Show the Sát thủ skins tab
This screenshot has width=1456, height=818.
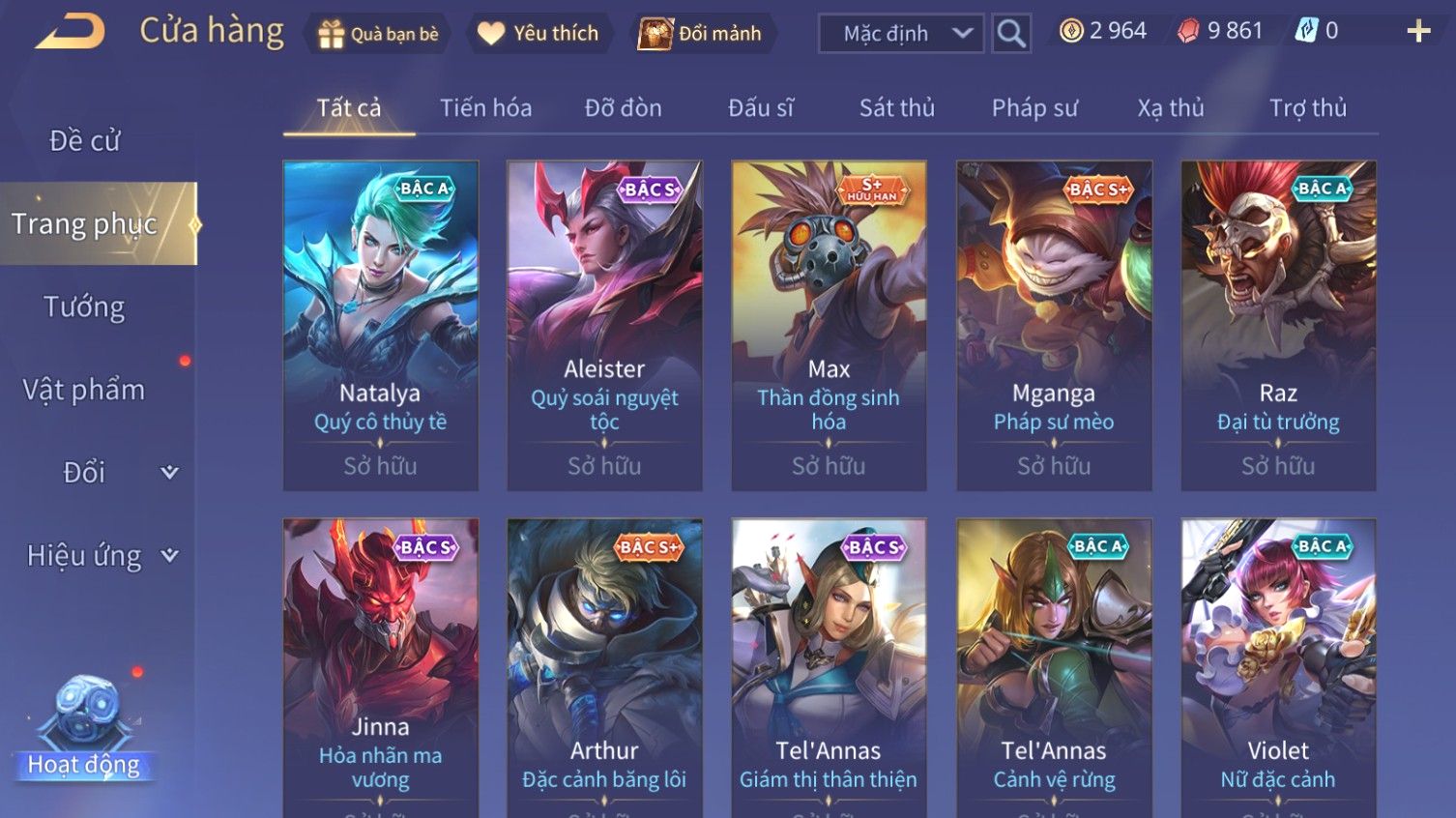(x=896, y=107)
